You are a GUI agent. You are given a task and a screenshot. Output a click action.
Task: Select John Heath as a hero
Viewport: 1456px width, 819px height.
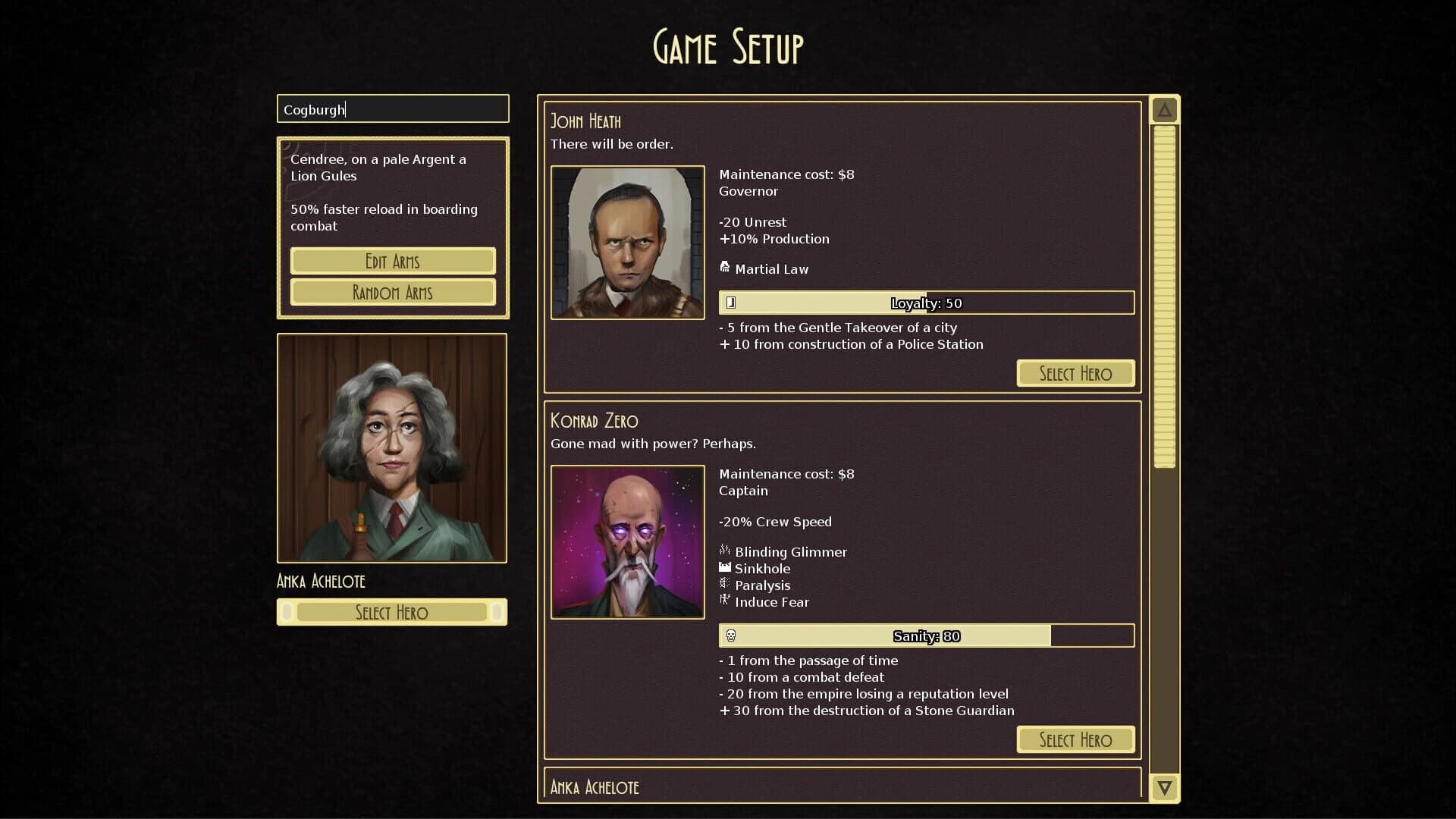click(1075, 372)
